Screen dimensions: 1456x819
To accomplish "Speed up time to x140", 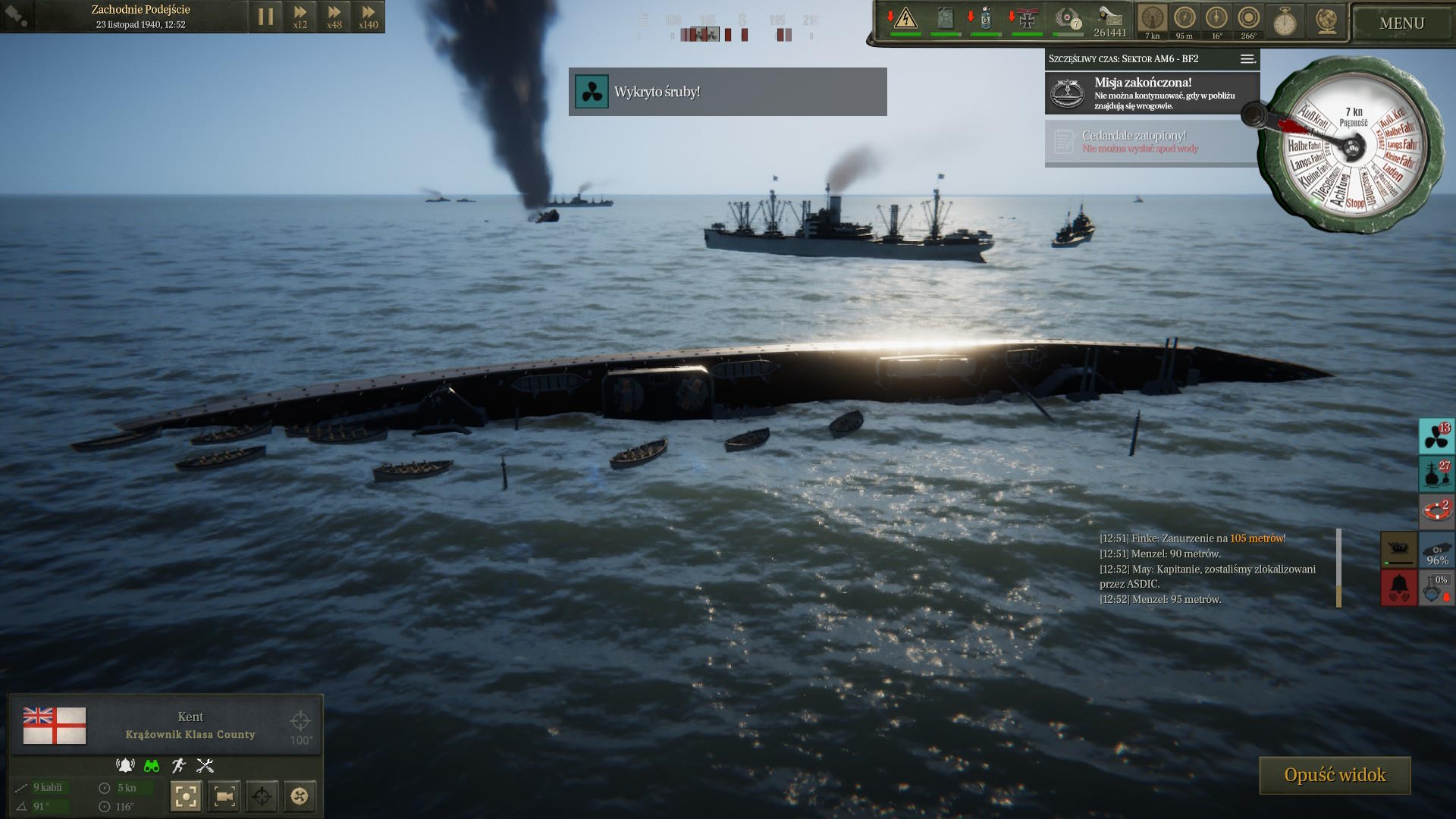I will pos(369,17).
